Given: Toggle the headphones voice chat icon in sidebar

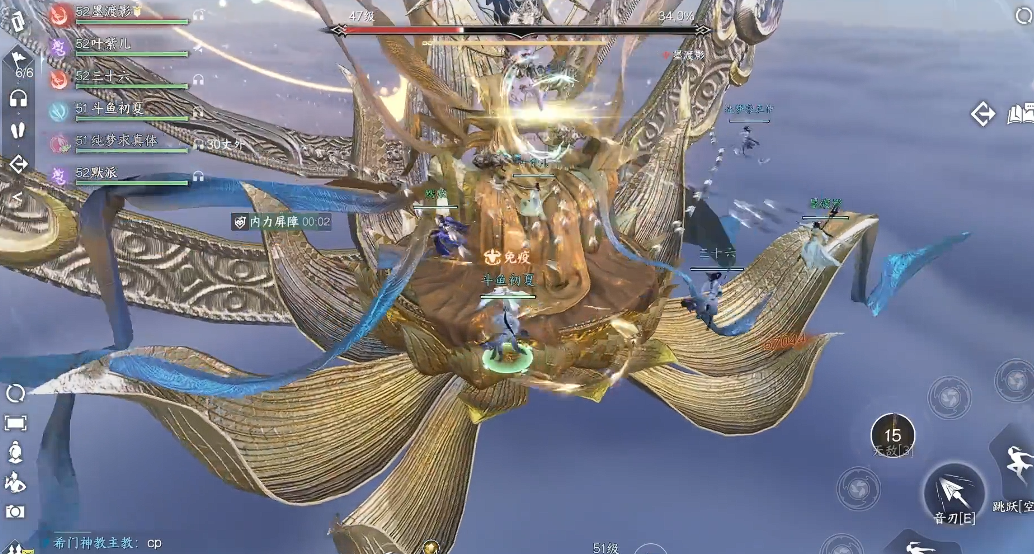Looking at the screenshot, I should coord(18,98).
